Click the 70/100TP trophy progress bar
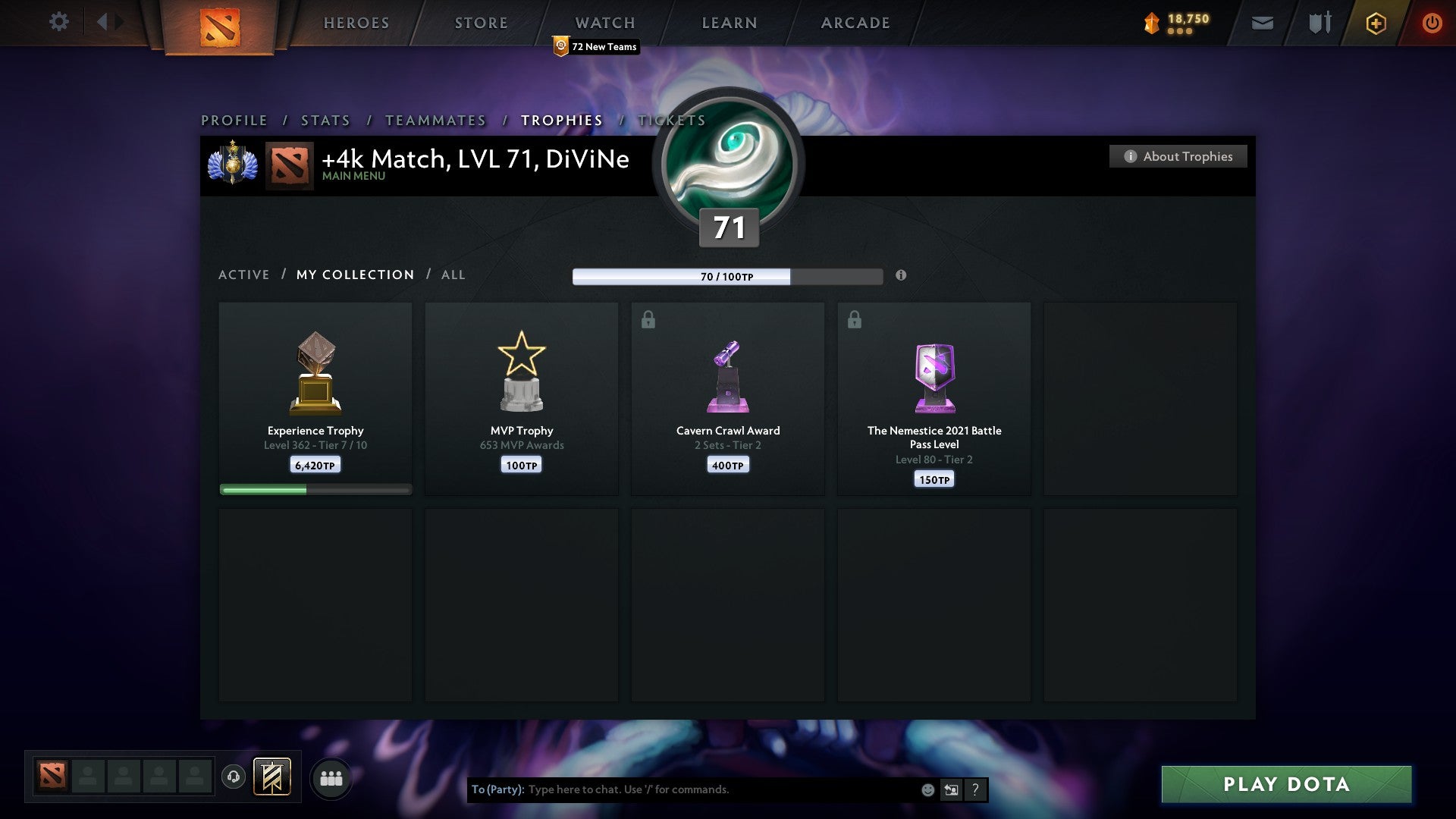The image size is (1456, 819). [728, 277]
